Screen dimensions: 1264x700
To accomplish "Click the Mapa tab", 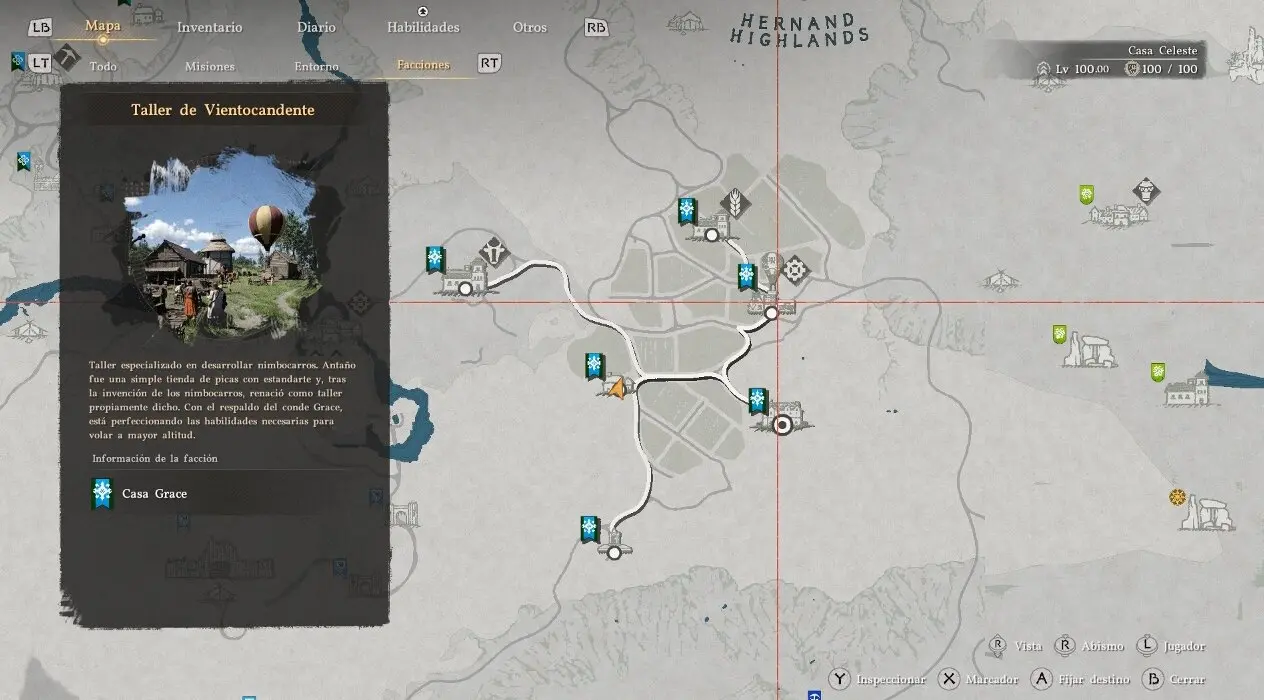I will 103,26.
